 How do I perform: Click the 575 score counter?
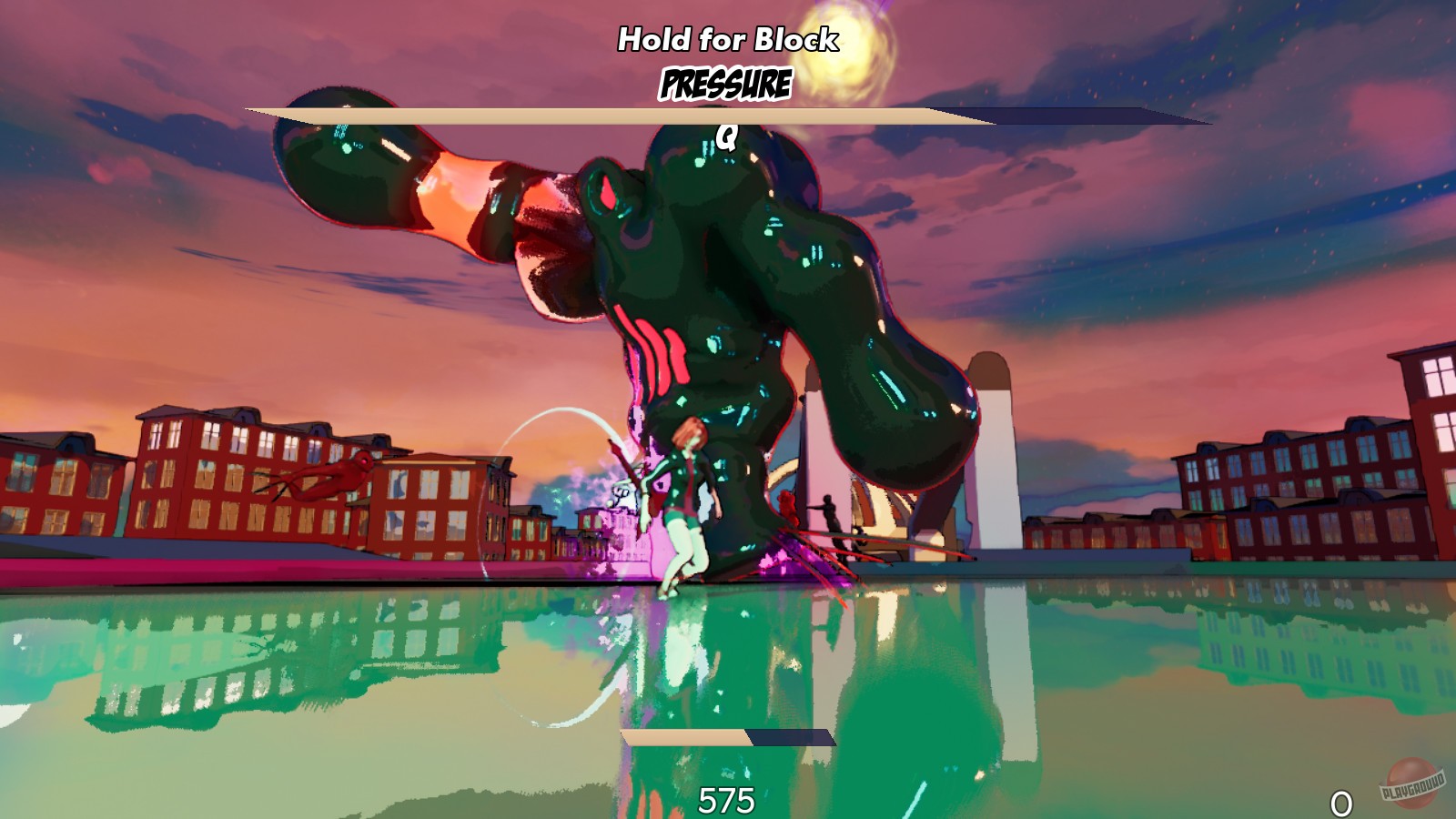point(725,800)
